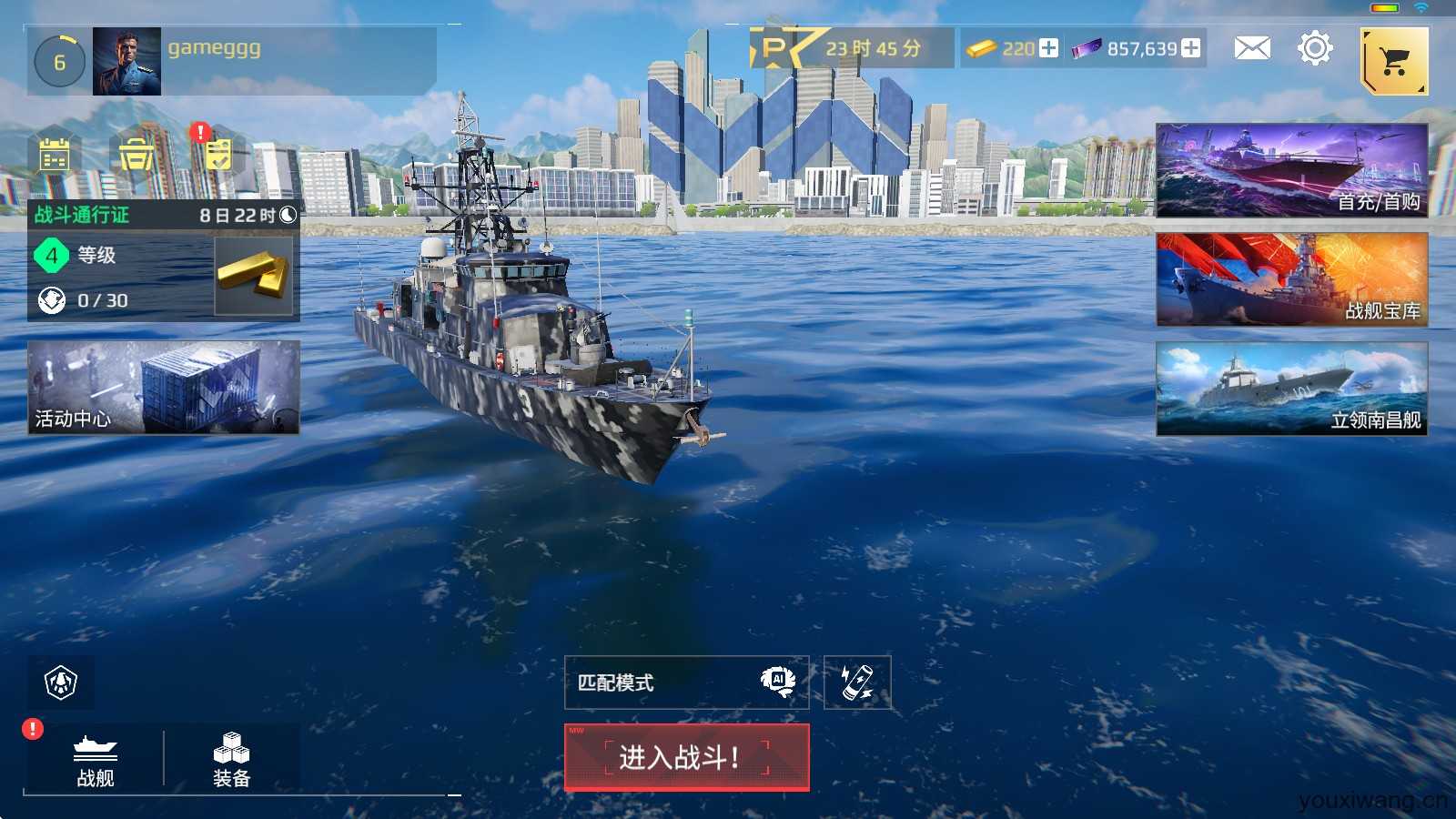Open the gameggg player profile avatar
Image resolution: width=1456 pixels, height=819 pixels.
tap(126, 61)
